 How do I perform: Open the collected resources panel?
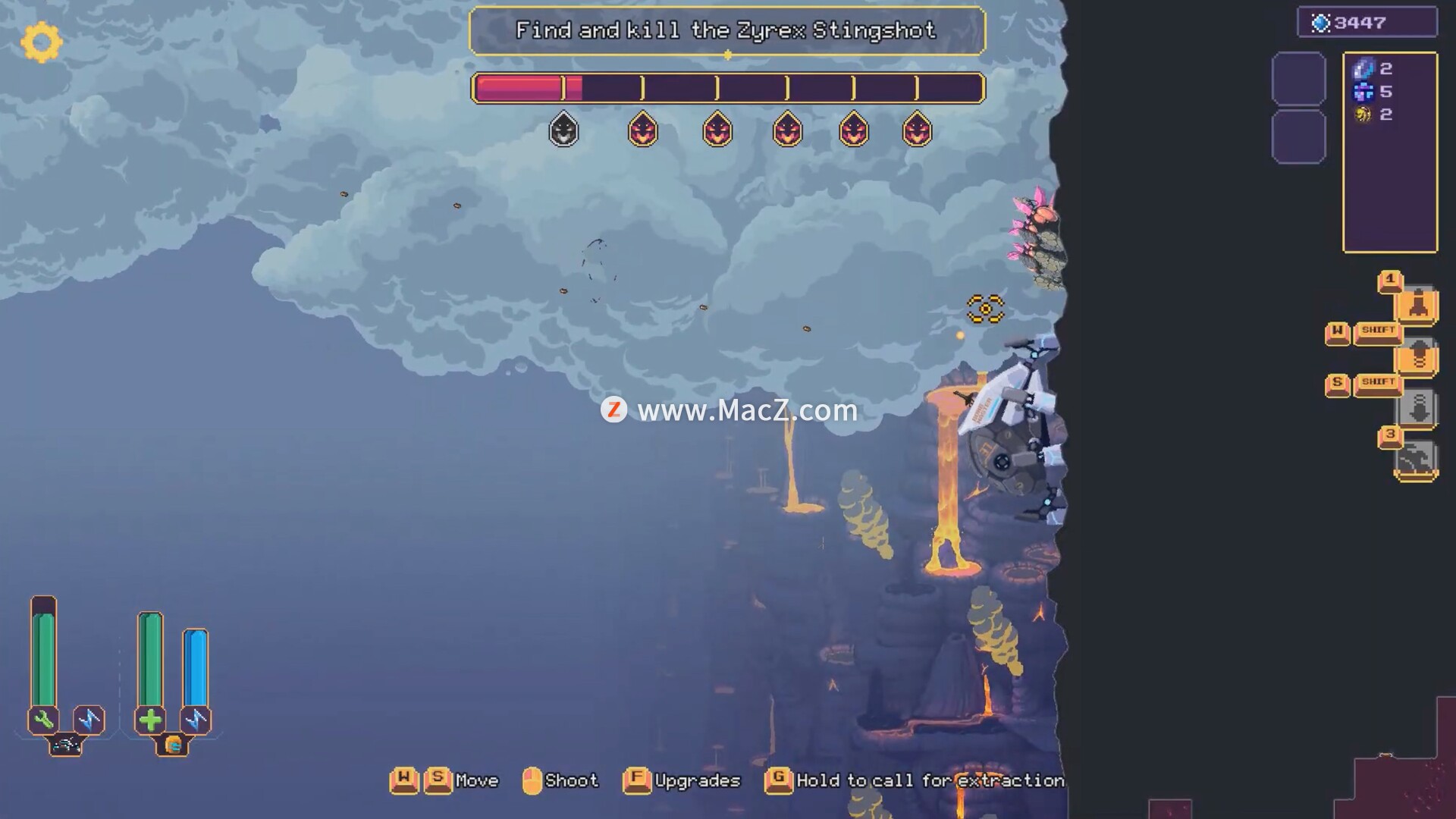(x=1389, y=152)
